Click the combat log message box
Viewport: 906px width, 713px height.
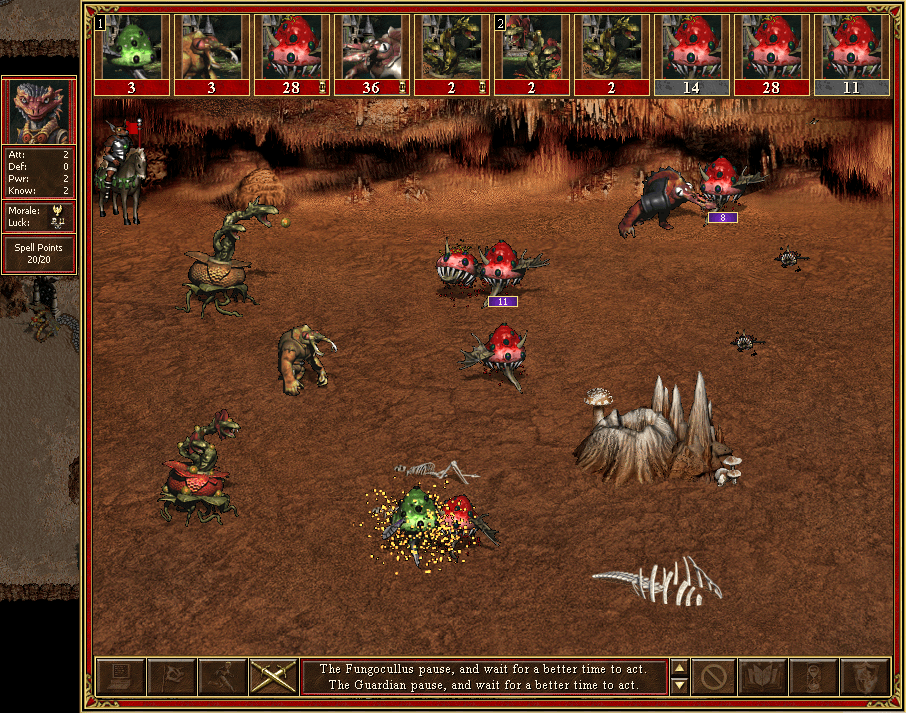coord(484,677)
